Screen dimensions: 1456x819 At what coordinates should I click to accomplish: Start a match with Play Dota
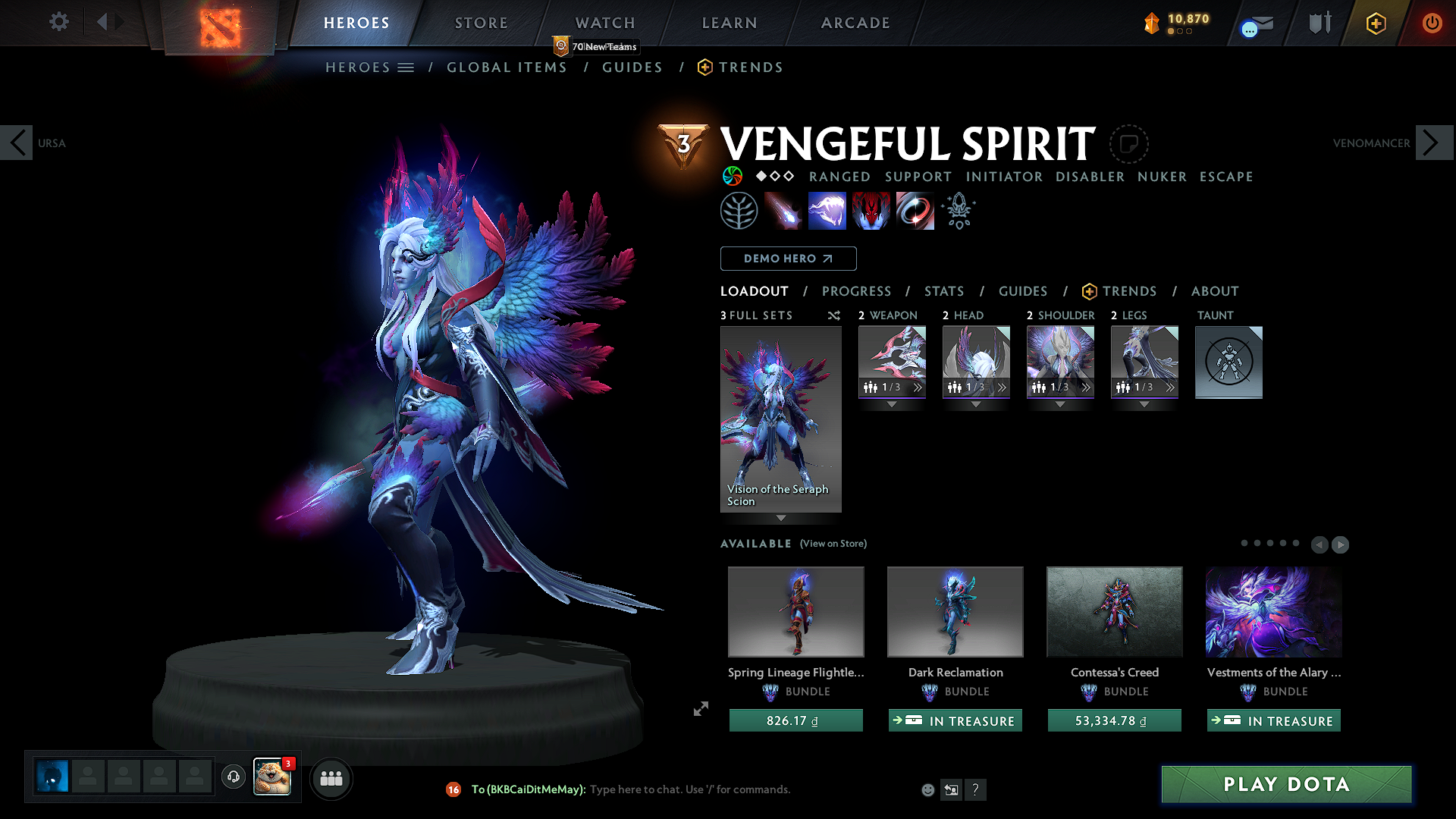tap(1286, 784)
